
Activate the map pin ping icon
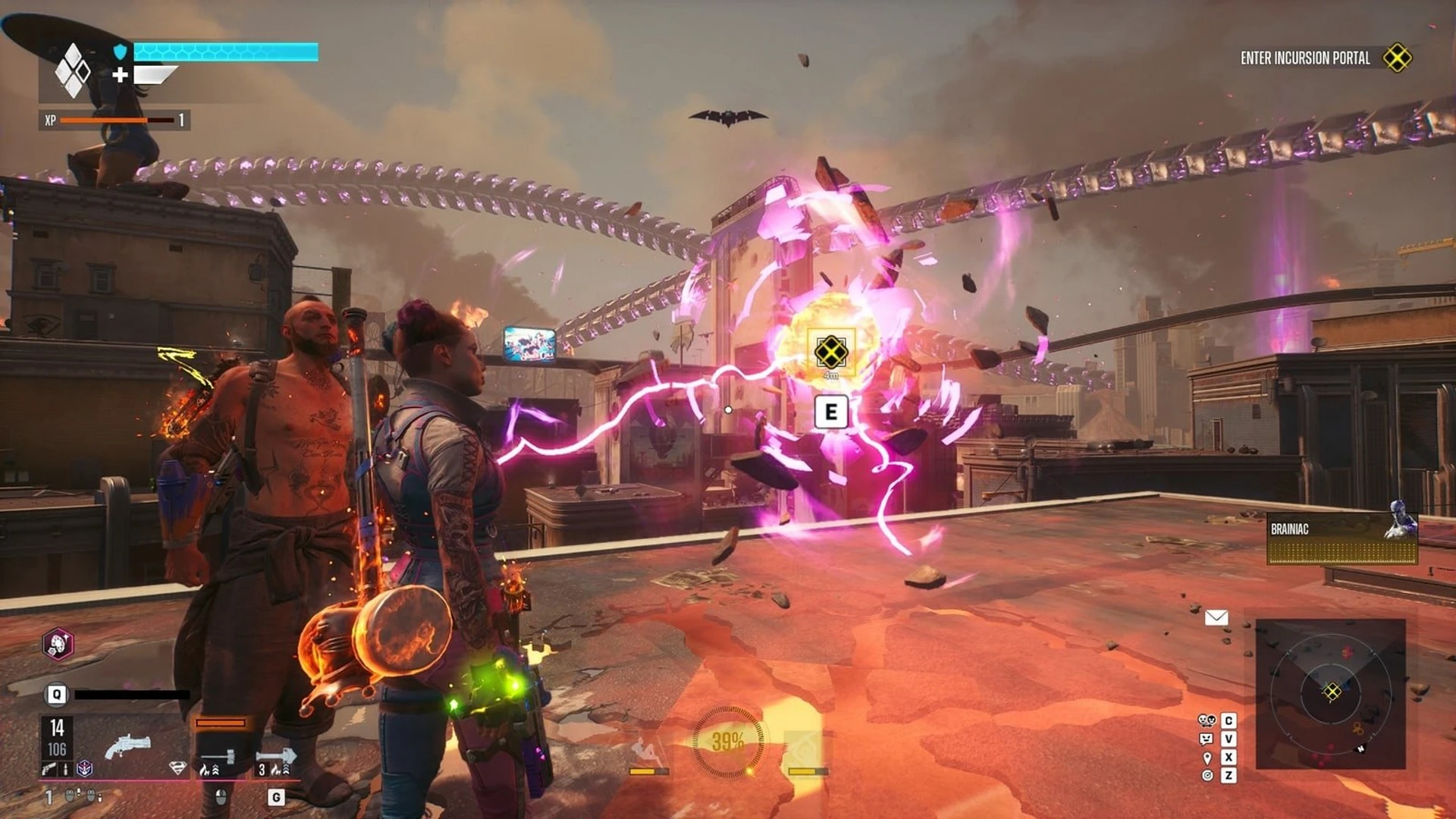coord(1207,758)
